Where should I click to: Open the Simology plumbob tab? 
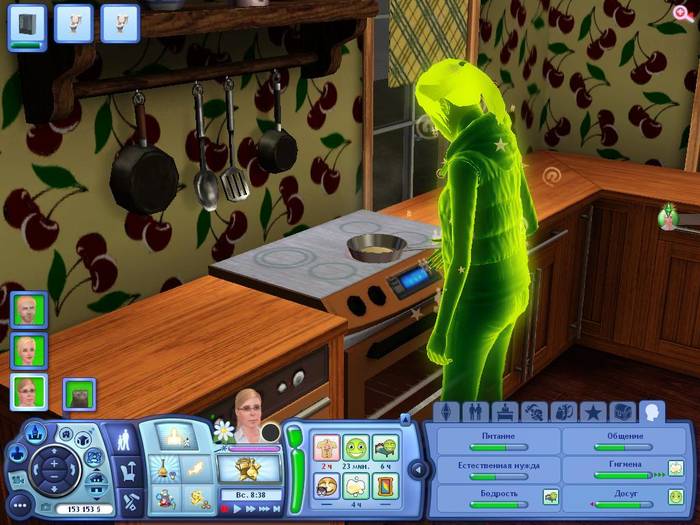click(x=446, y=412)
